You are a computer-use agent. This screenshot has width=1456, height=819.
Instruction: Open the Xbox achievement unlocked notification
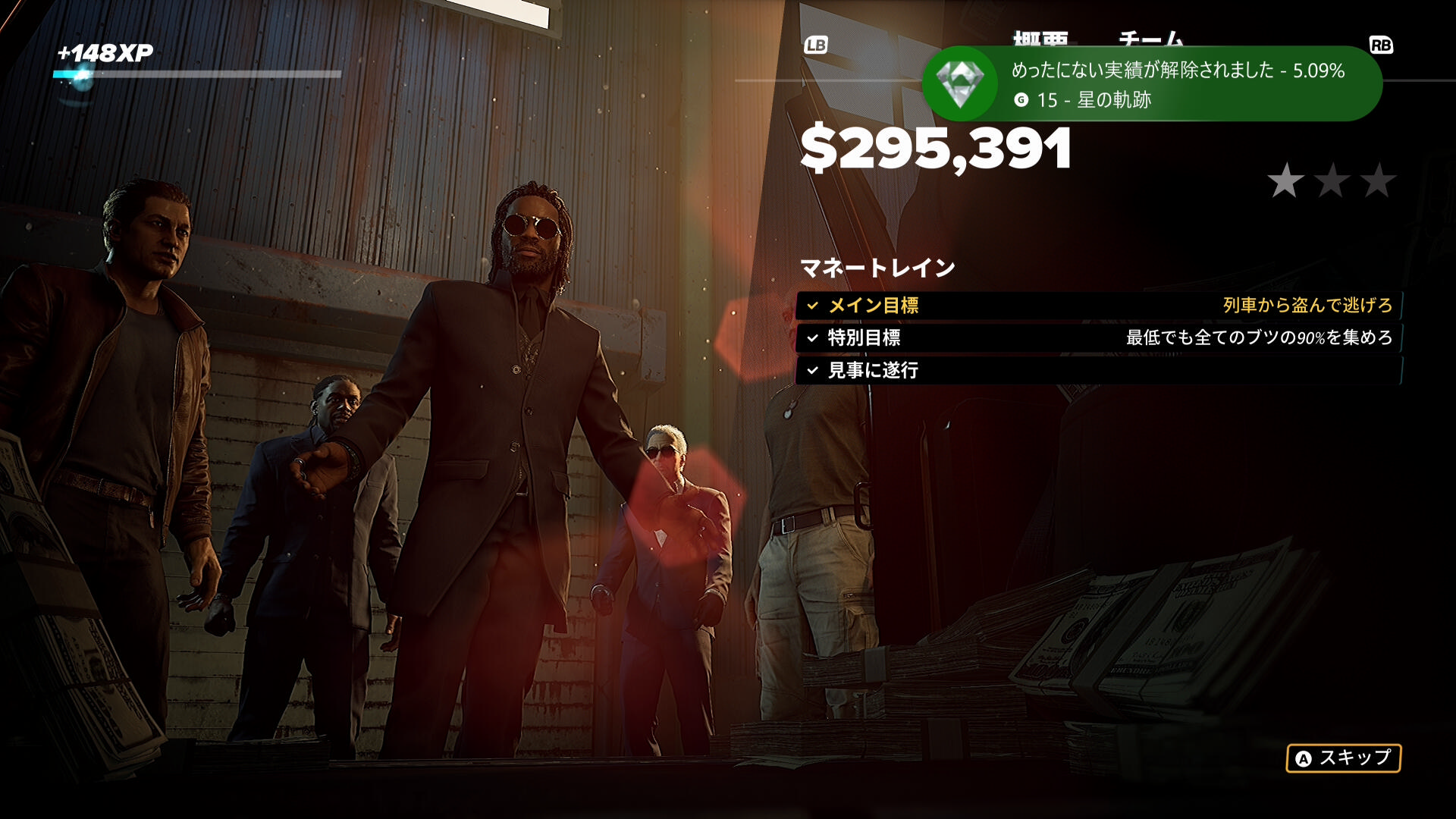tap(1151, 84)
